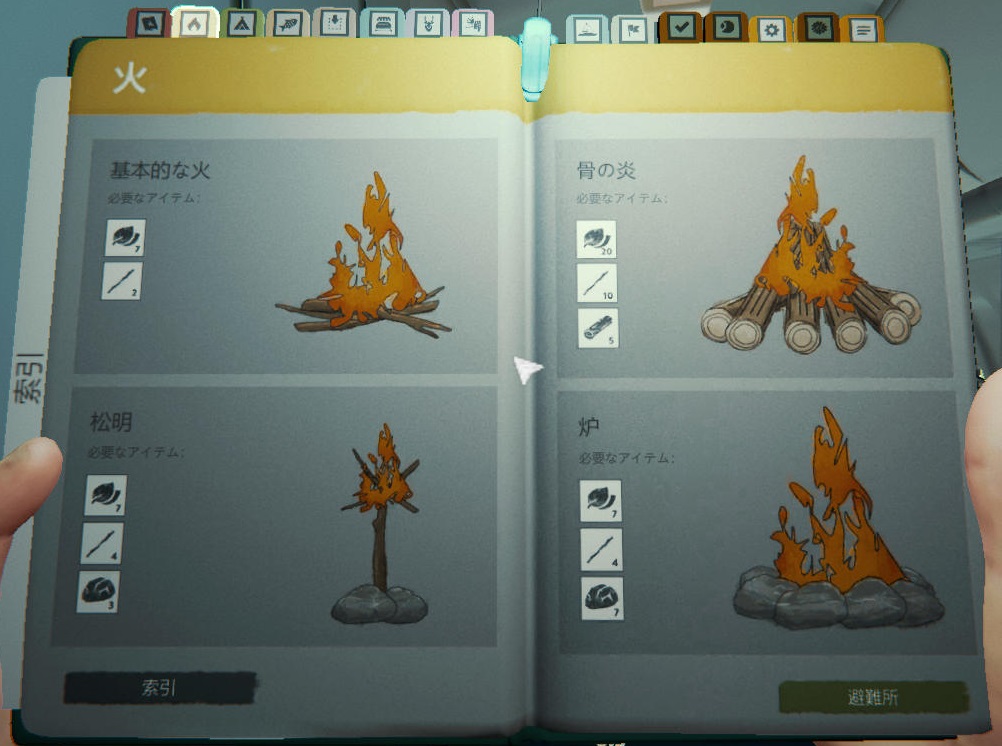Open the fish icon tab
This screenshot has width=1002, height=746.
tap(288, 25)
